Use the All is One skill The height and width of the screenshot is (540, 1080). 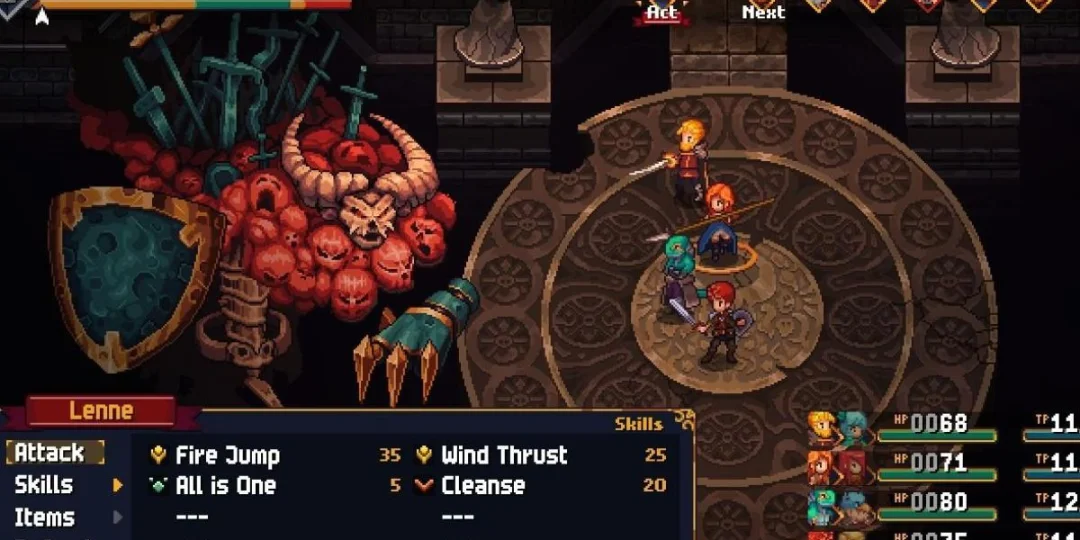[225, 486]
